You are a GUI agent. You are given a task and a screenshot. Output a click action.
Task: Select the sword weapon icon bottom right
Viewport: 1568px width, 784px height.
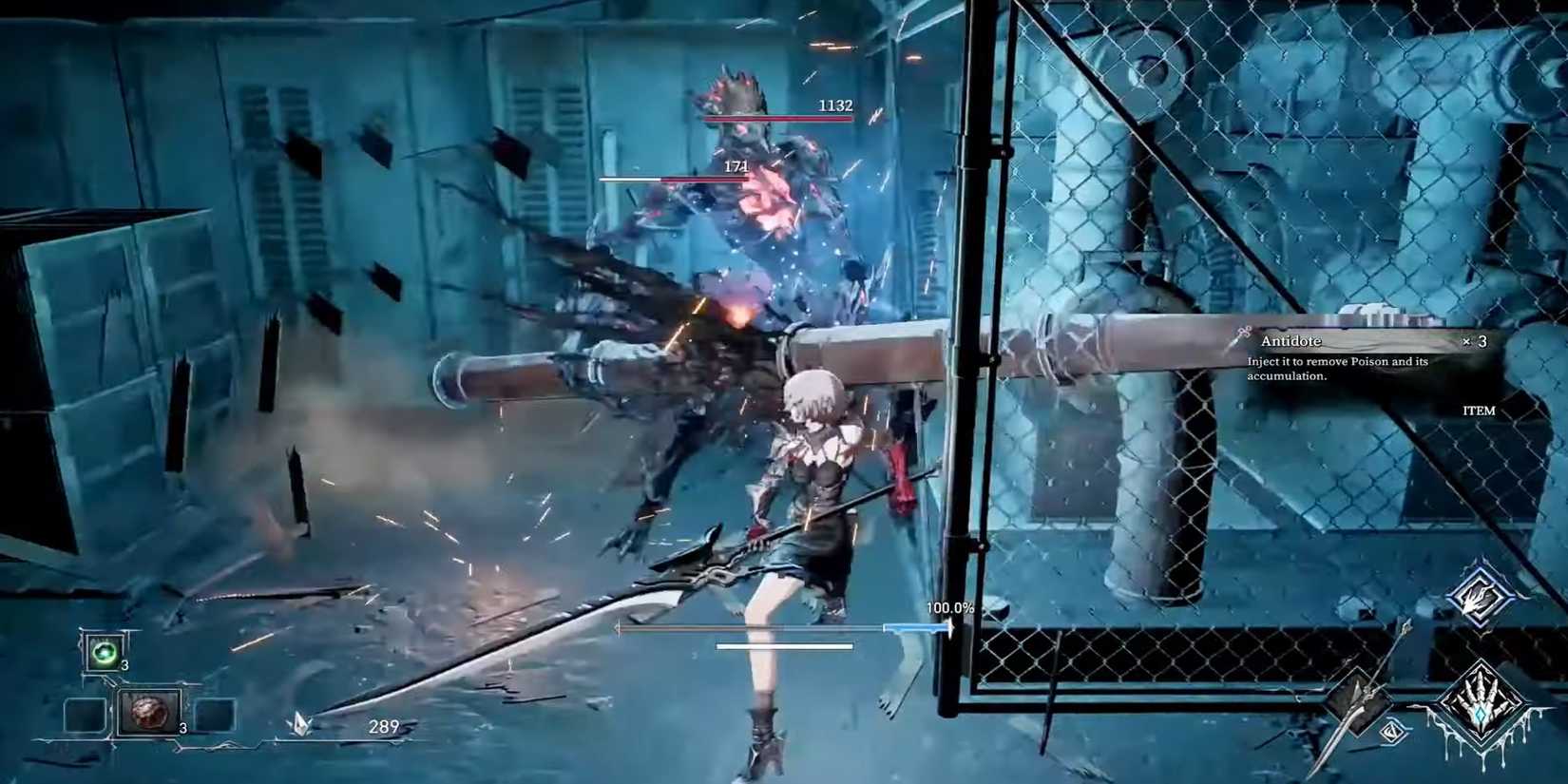pyautogui.click(x=1359, y=701)
